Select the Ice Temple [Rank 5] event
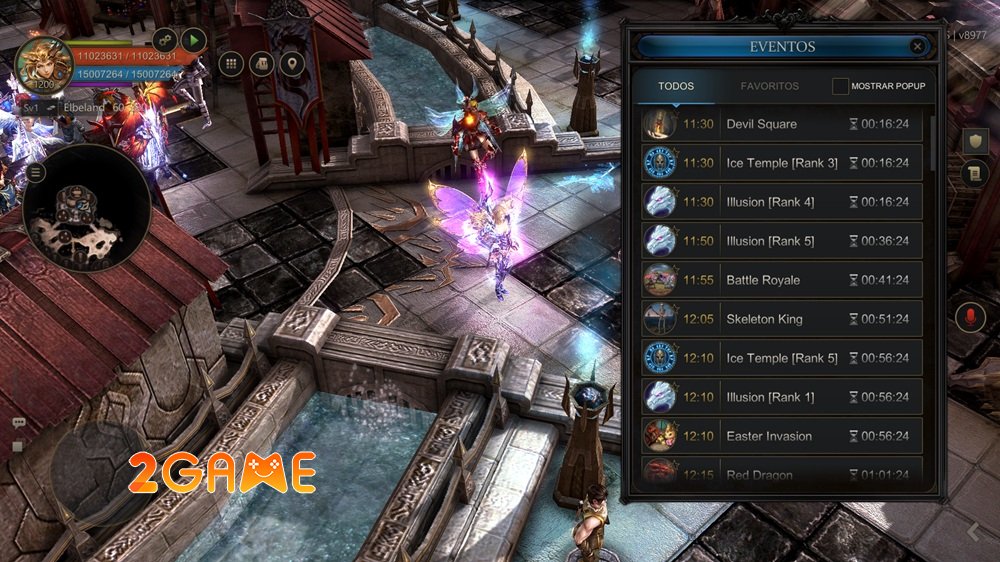This screenshot has width=1000, height=562. click(x=781, y=358)
